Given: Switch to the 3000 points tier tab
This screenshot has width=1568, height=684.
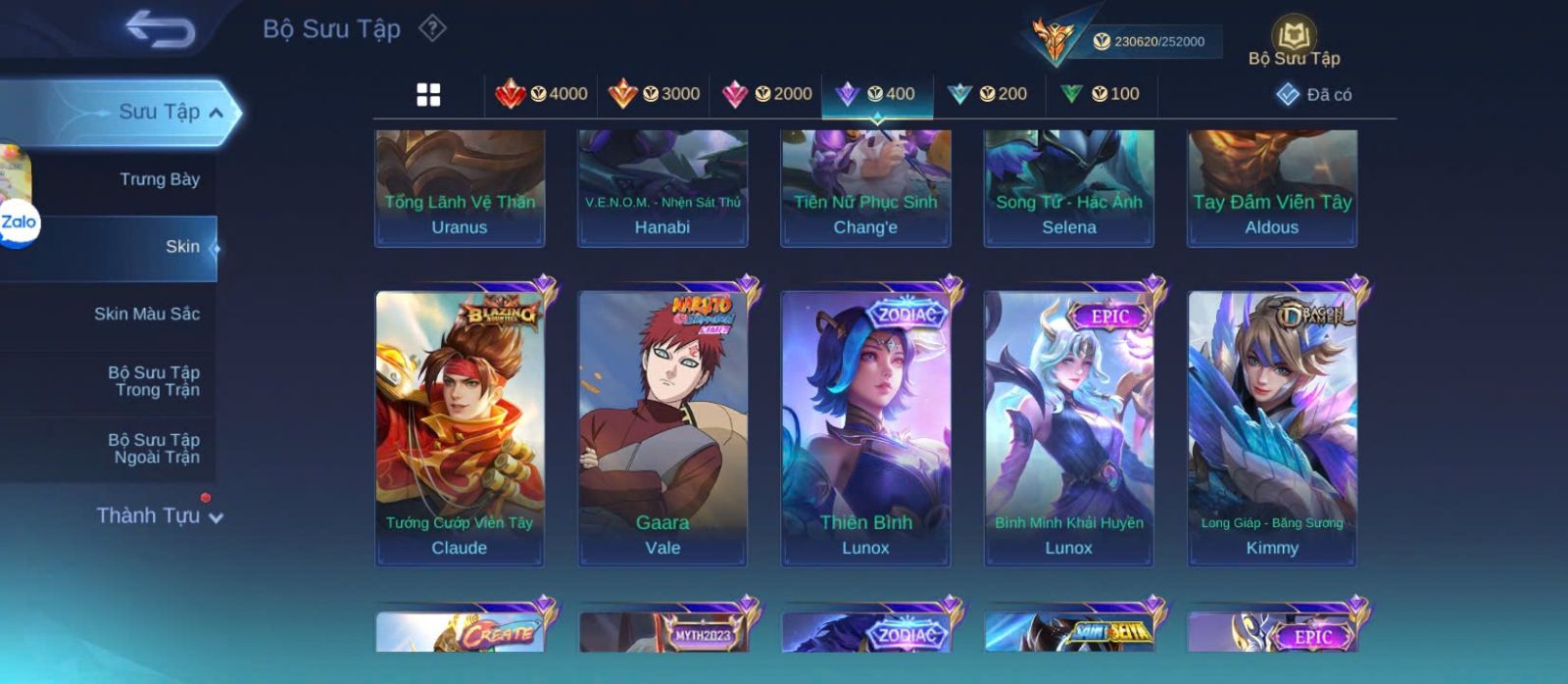Looking at the screenshot, I should click(654, 94).
